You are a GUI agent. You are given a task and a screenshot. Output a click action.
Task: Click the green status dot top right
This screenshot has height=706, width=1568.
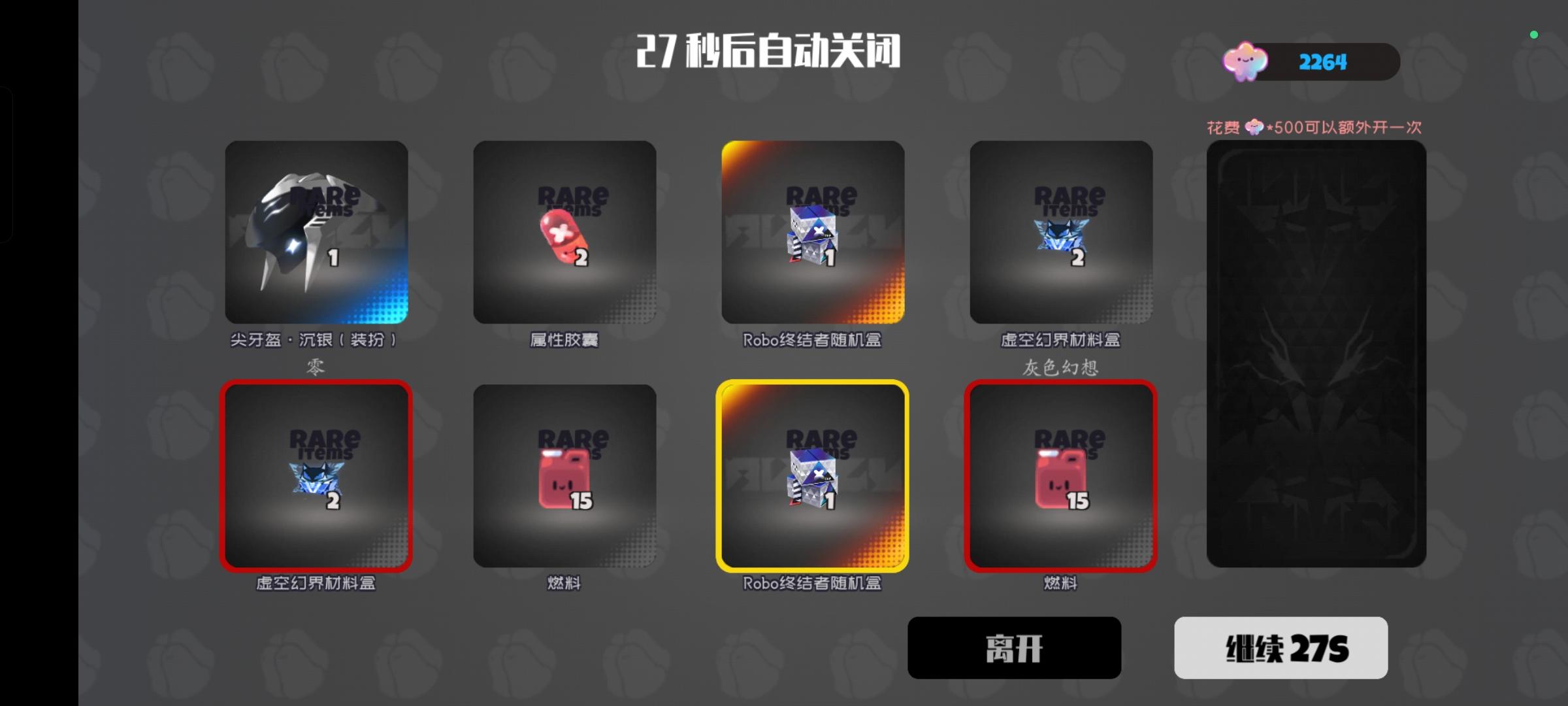(1533, 35)
